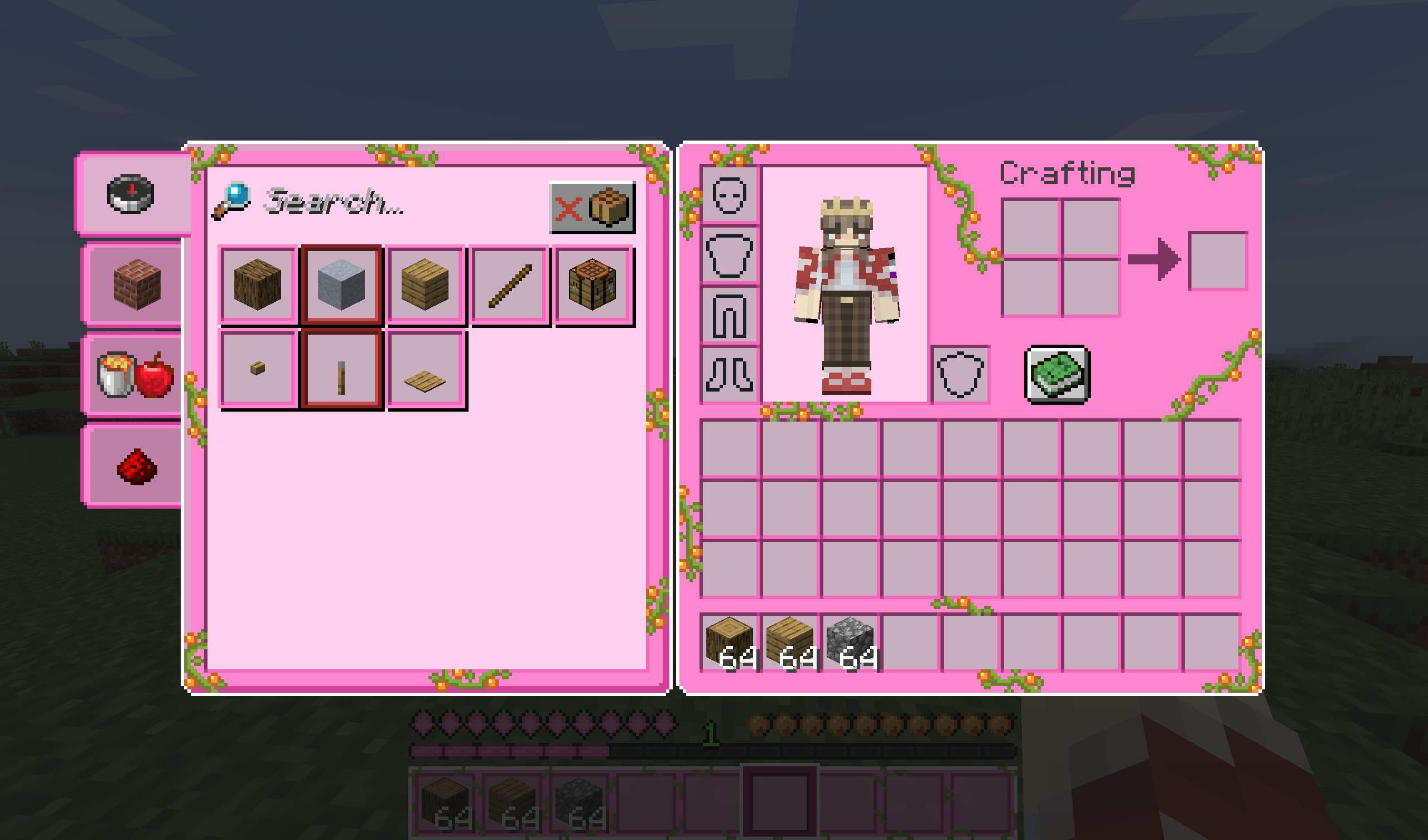Open the oak log recipe entry
The image size is (1428, 840).
(258, 284)
